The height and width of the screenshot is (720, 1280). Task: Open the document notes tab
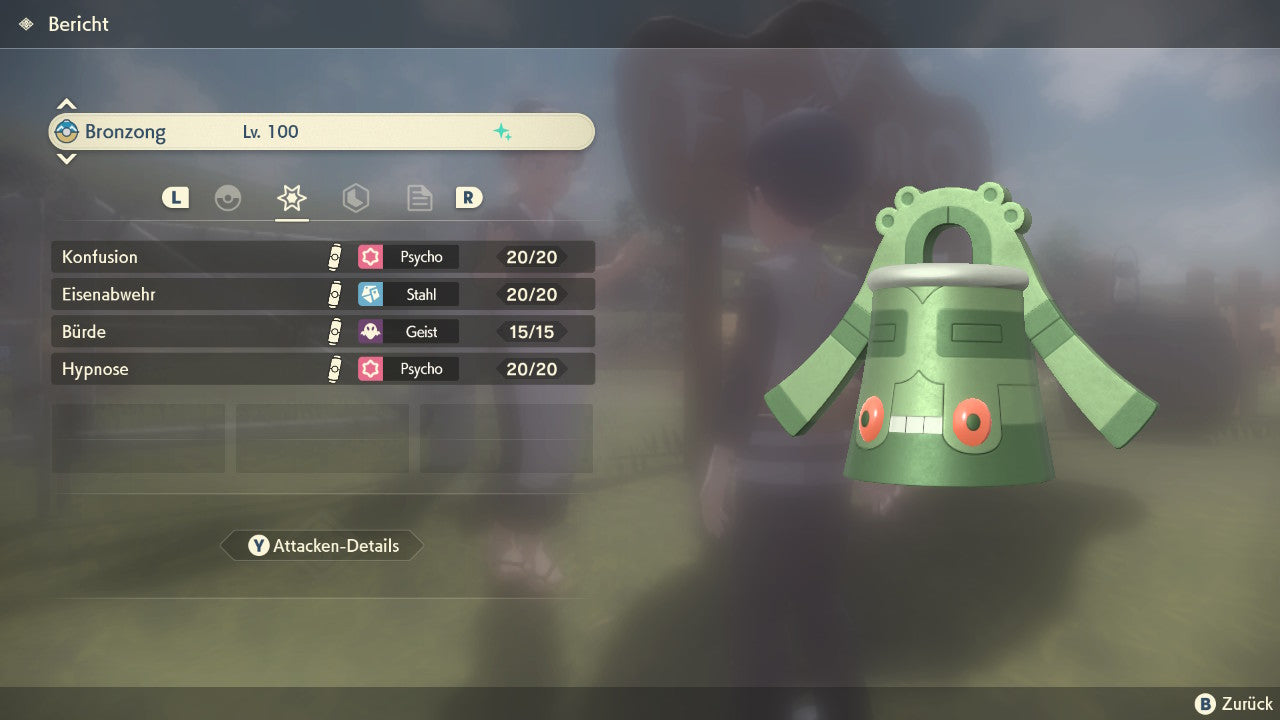tap(419, 198)
